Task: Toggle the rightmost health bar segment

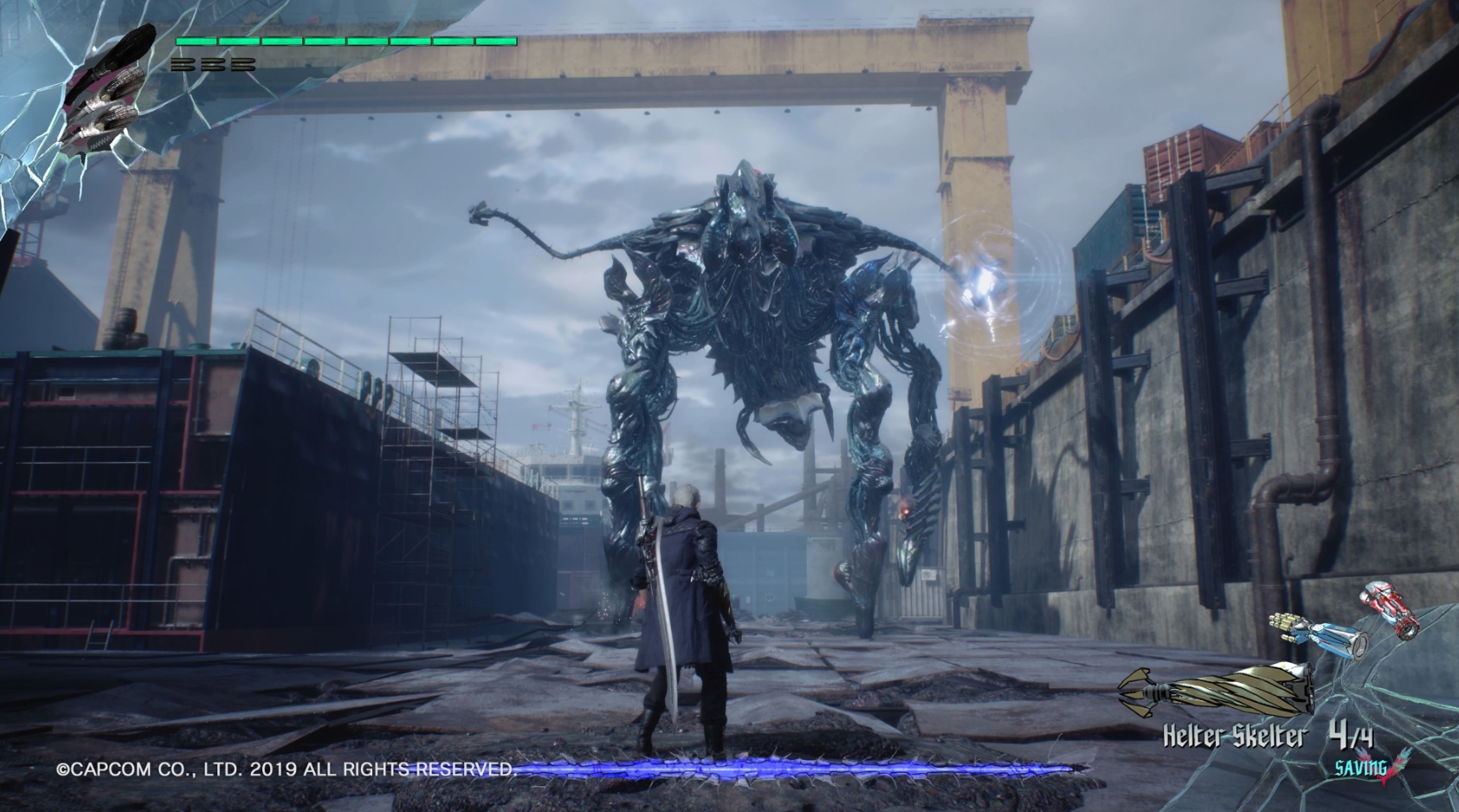Action: click(498, 41)
